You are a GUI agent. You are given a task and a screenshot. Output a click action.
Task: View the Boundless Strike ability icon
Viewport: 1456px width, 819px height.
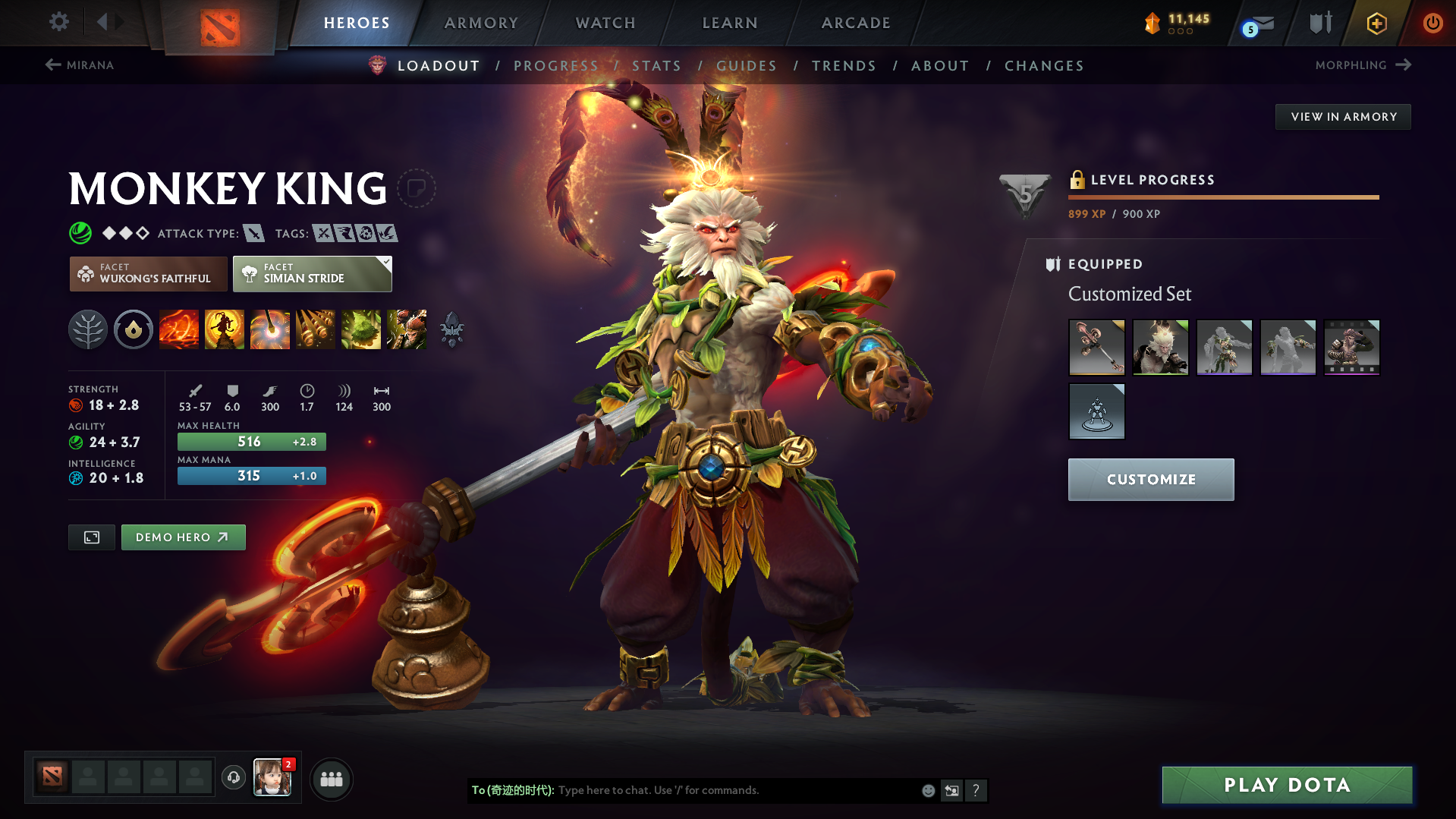179,329
